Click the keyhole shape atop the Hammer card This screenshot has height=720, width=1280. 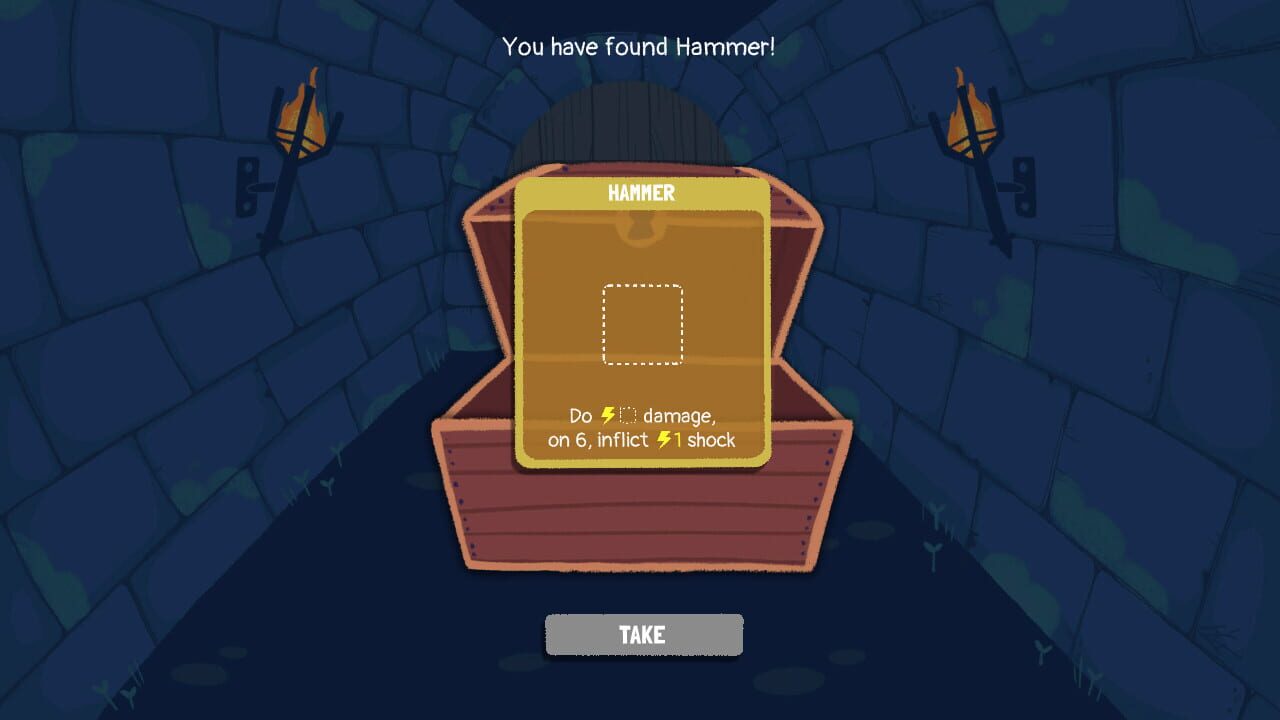pyautogui.click(x=641, y=228)
